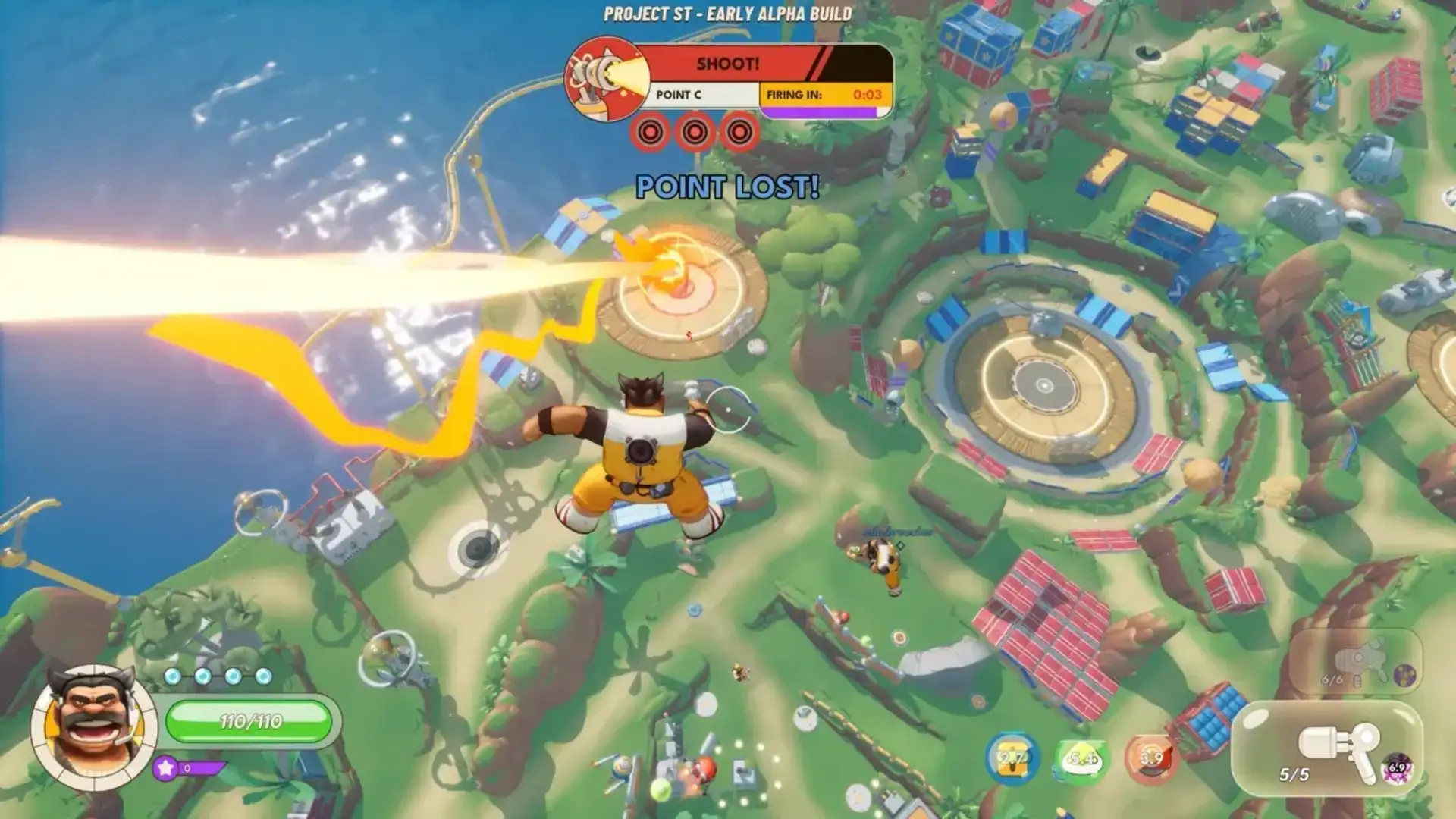The height and width of the screenshot is (819, 1456).
Task: Switch to the dimmed secondary weapon slot
Action: pos(1356,661)
